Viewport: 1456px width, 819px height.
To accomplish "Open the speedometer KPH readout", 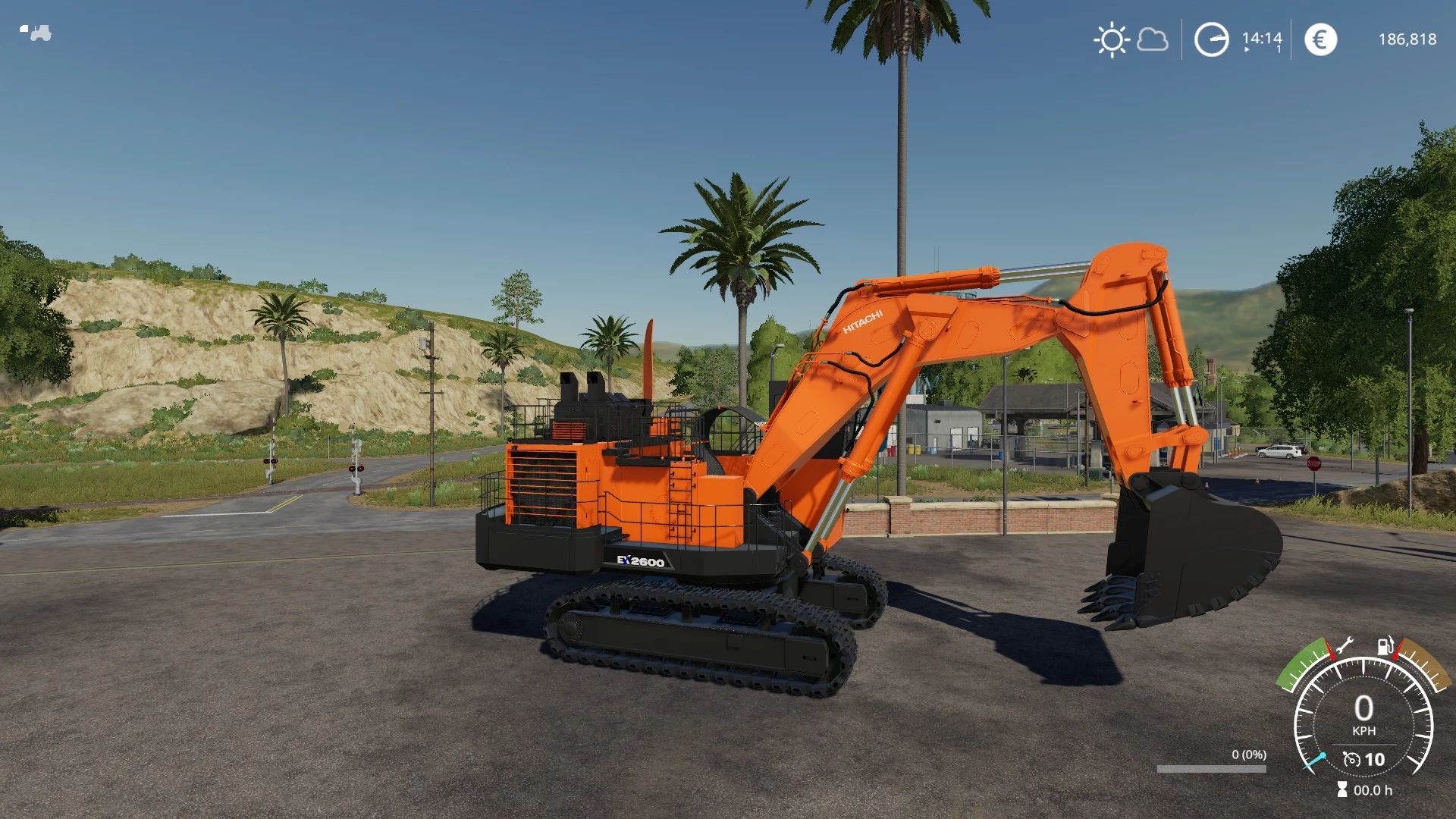I will (1364, 714).
